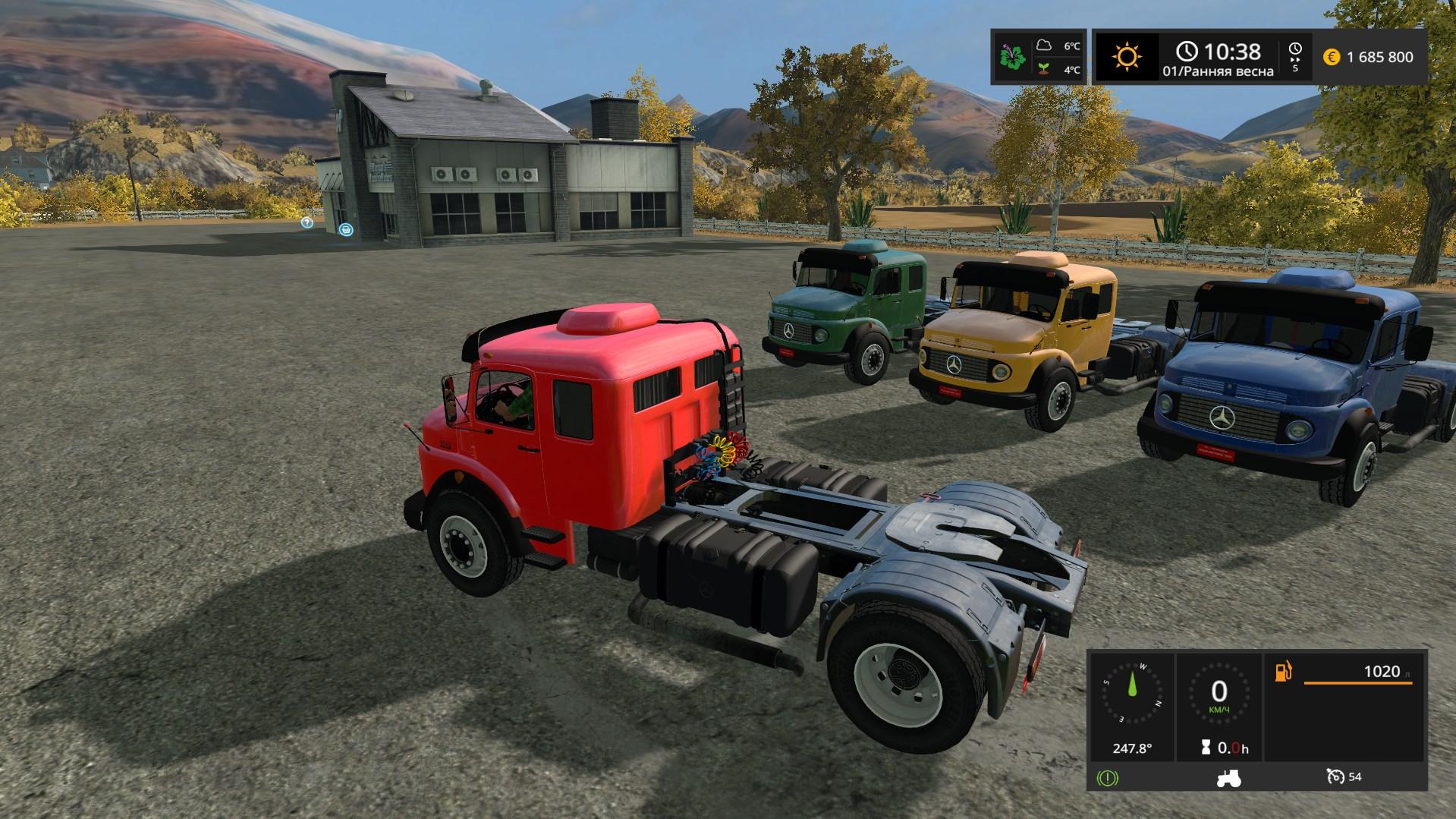
Task: Click the euro coin money icon
Action: pos(1331,57)
